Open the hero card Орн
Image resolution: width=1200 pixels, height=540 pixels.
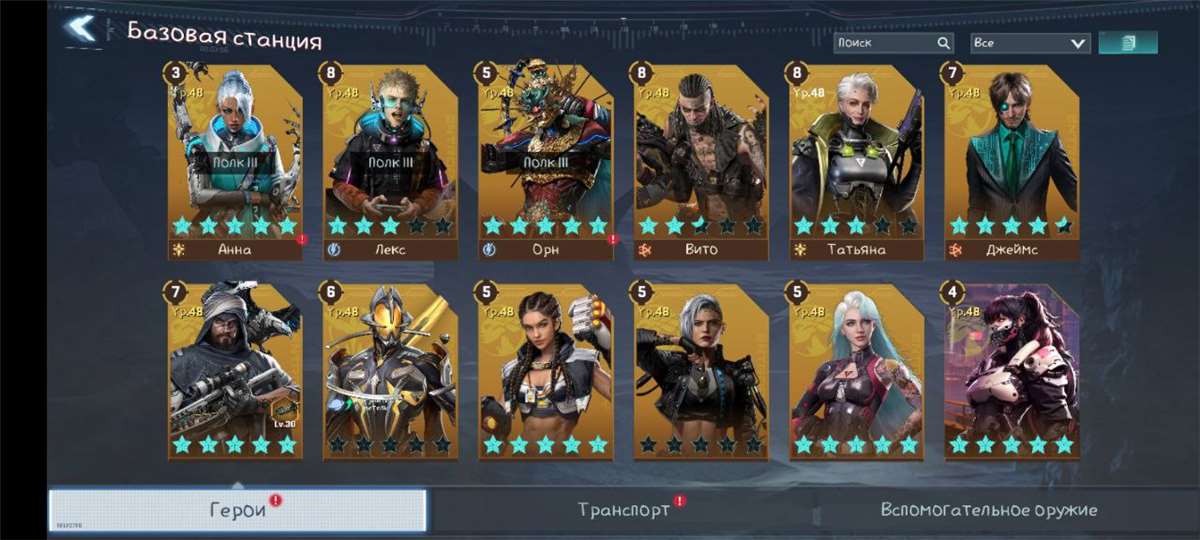[545, 160]
